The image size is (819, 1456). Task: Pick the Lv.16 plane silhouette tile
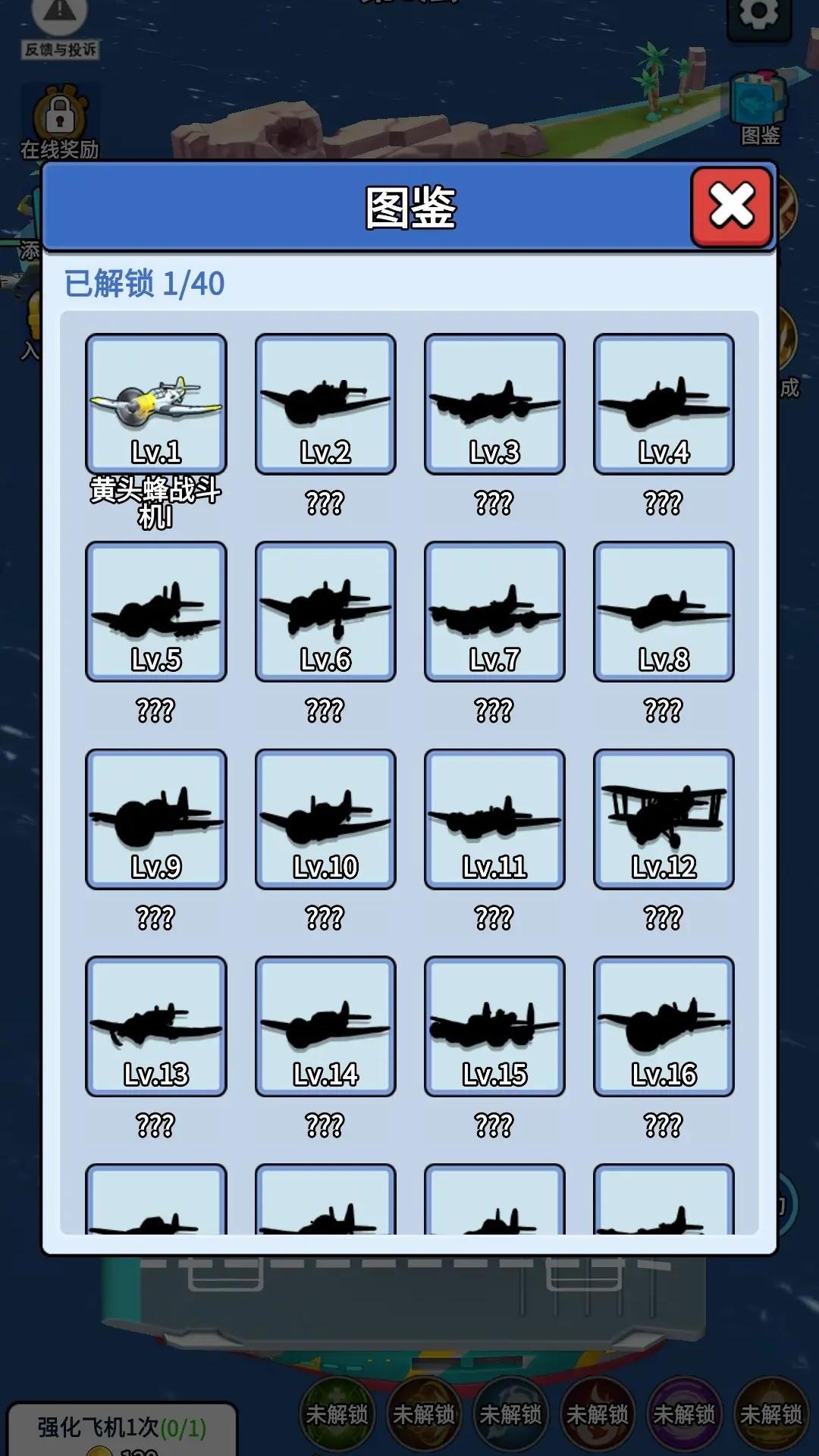click(x=664, y=1026)
